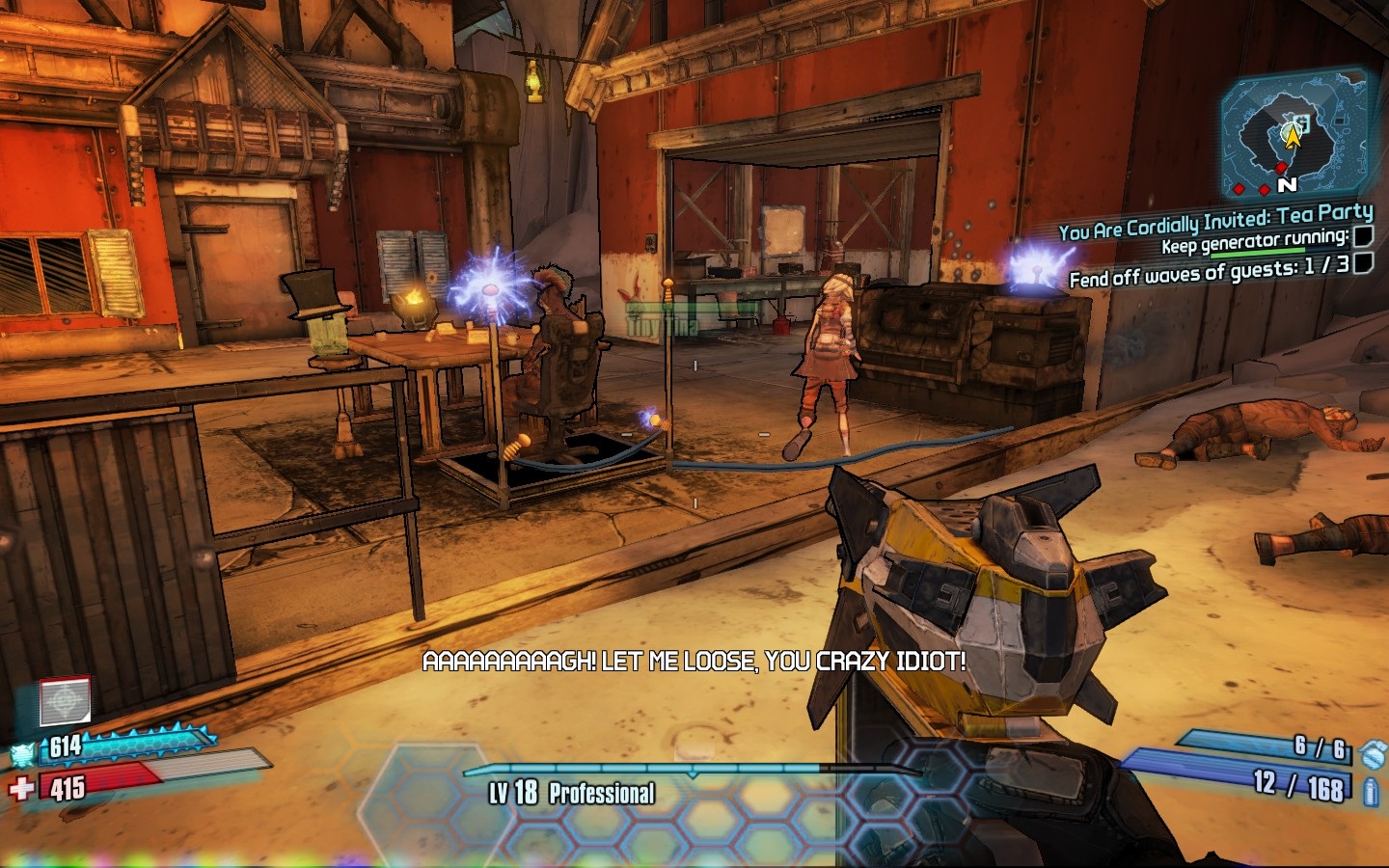The width and height of the screenshot is (1389, 868).
Task: Select the Tea Party mission title
Action: tap(1215, 222)
